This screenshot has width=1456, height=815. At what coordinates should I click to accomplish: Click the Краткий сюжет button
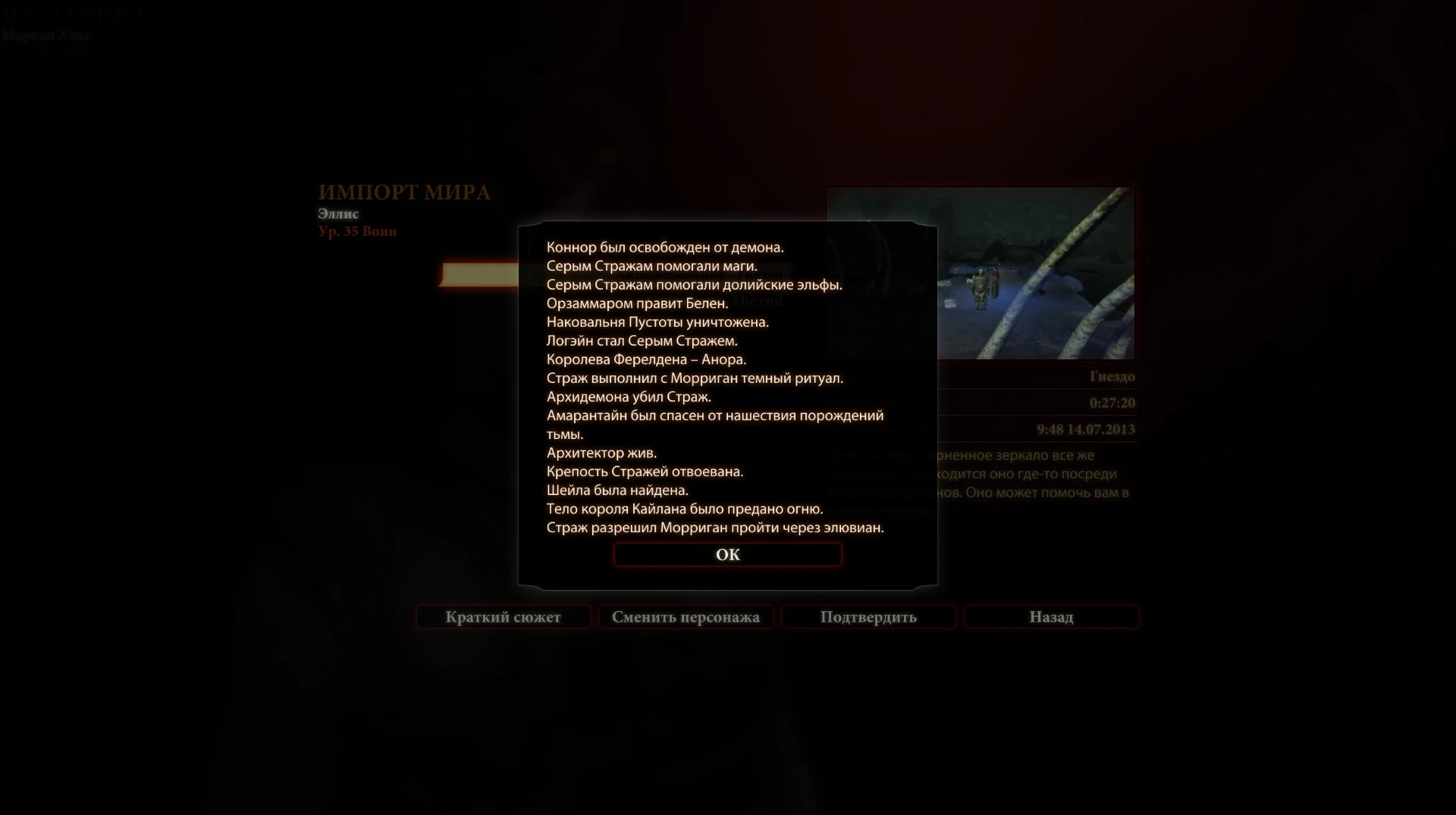tap(502, 616)
